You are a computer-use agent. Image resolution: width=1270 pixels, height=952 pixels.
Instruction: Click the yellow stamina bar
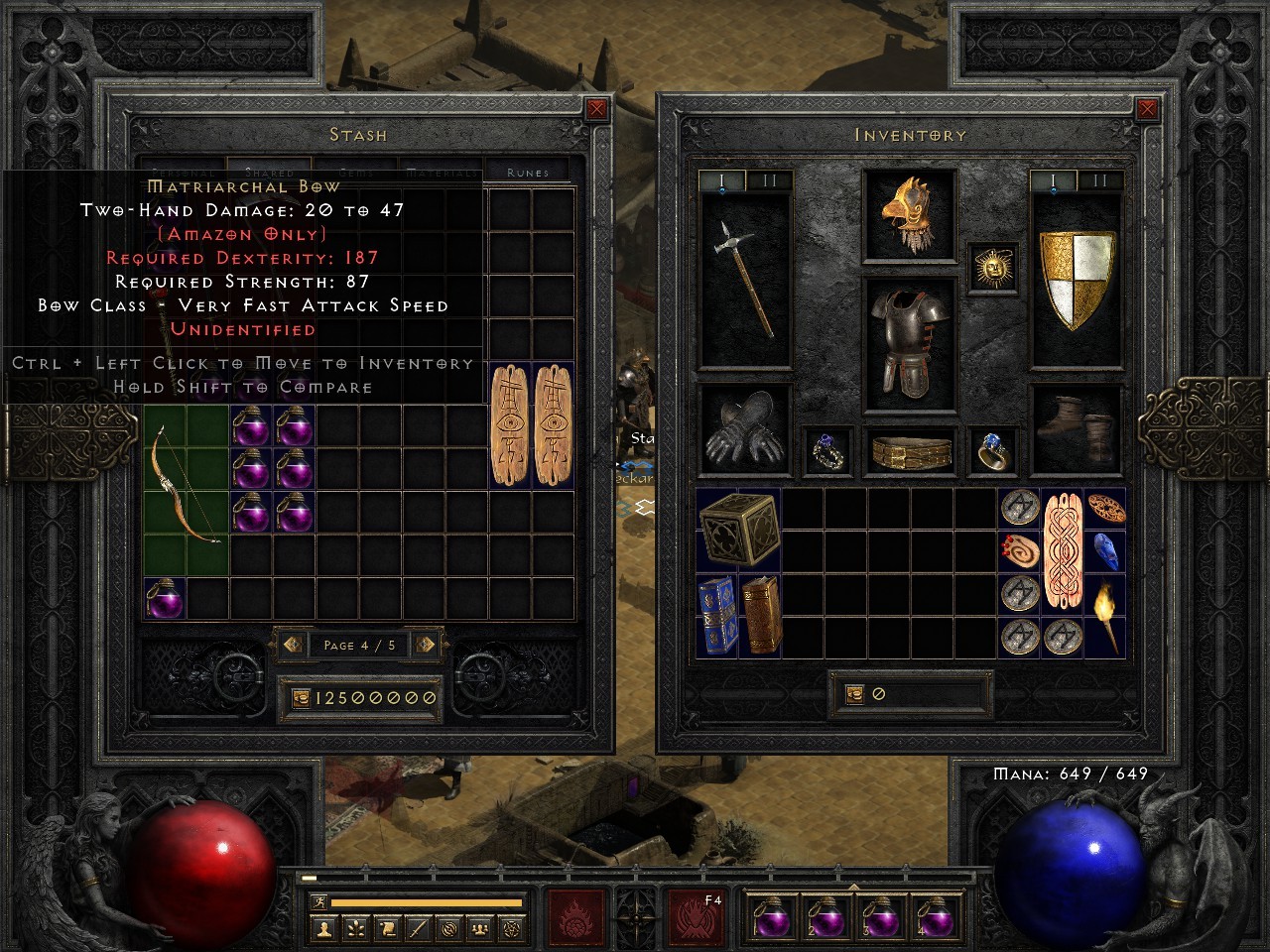point(427,902)
